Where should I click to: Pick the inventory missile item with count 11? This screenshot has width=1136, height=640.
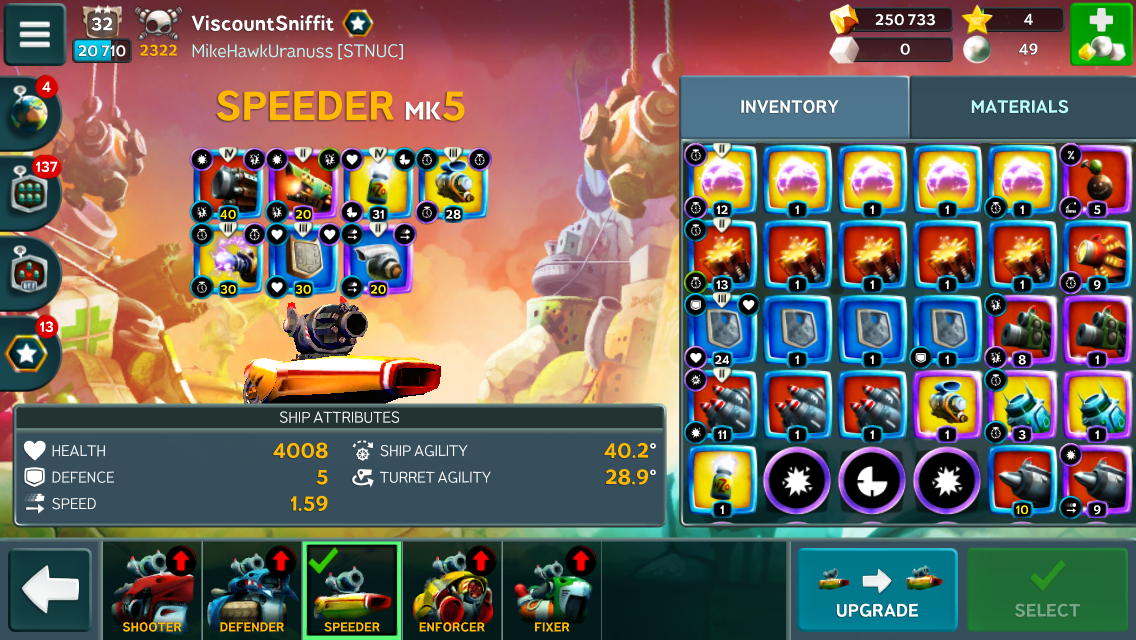click(x=722, y=405)
